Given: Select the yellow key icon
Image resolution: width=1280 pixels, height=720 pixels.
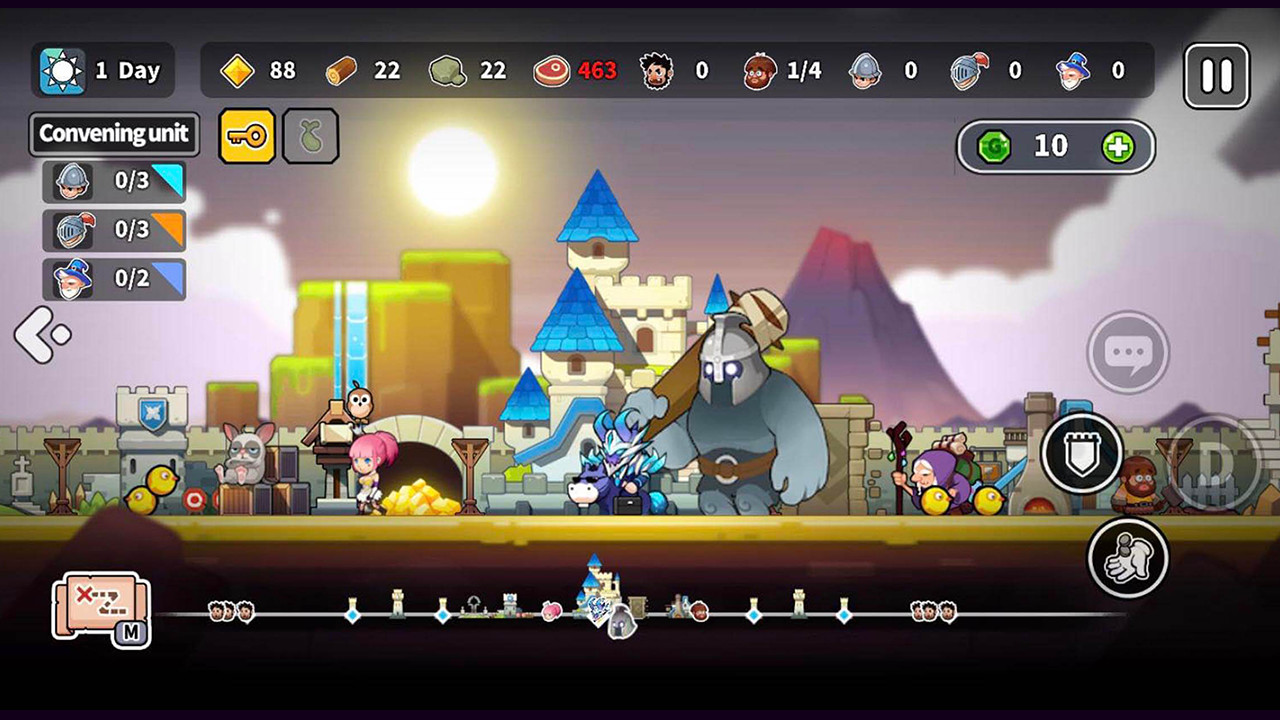Looking at the screenshot, I should (245, 135).
